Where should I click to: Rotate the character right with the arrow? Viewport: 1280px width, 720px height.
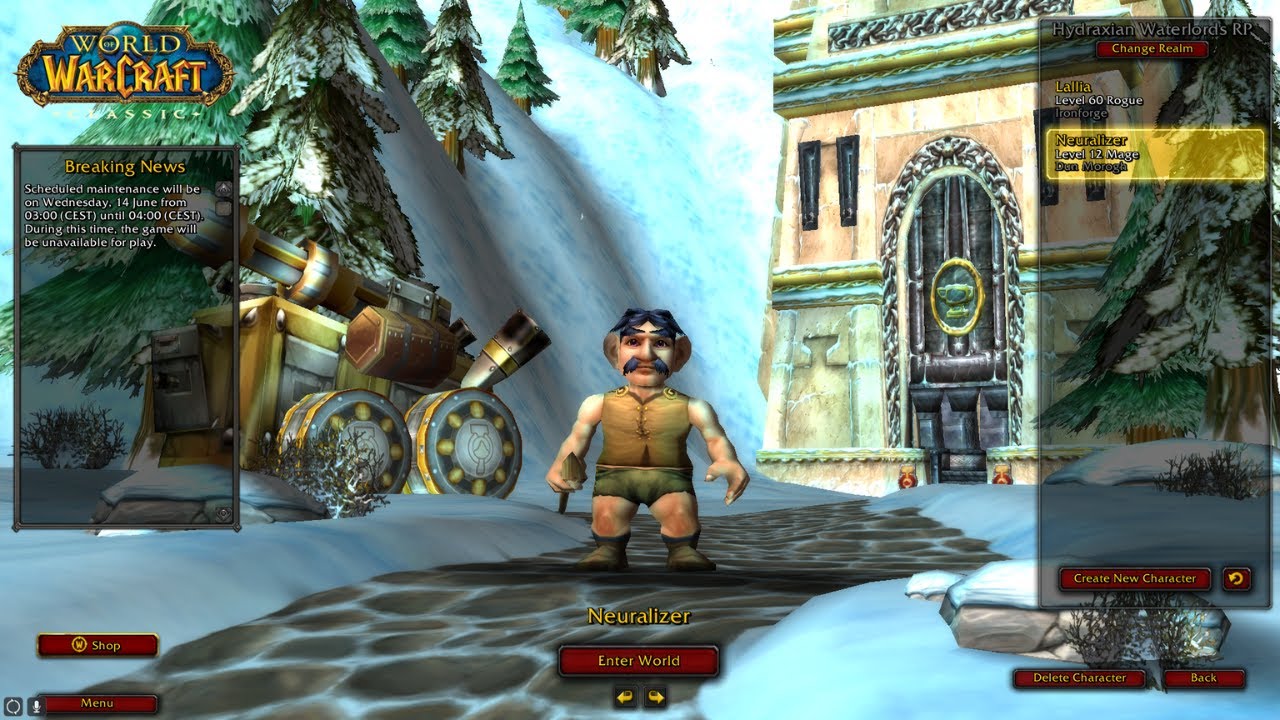[x=655, y=696]
